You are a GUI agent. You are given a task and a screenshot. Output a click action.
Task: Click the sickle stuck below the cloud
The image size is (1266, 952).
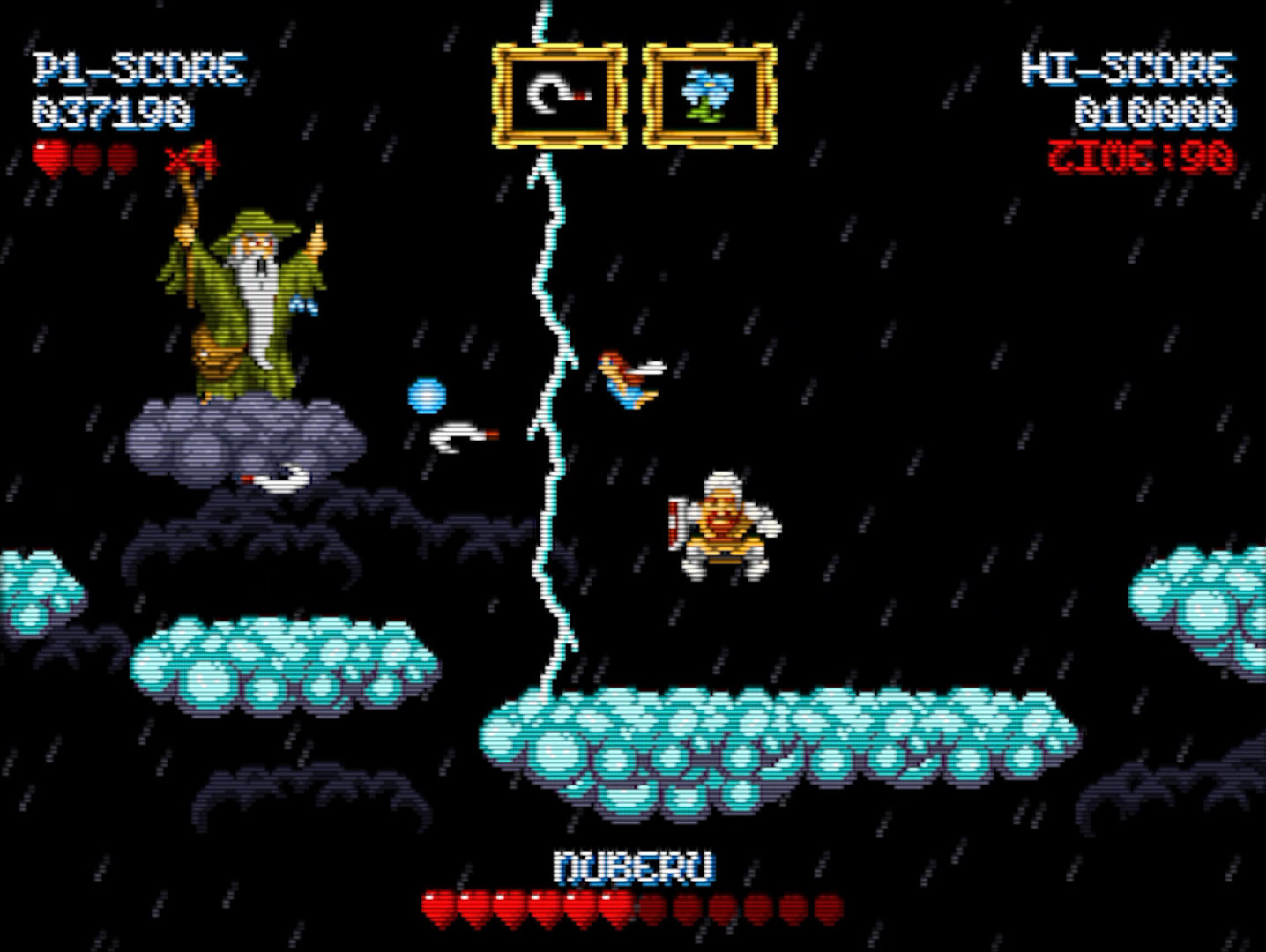point(271,480)
